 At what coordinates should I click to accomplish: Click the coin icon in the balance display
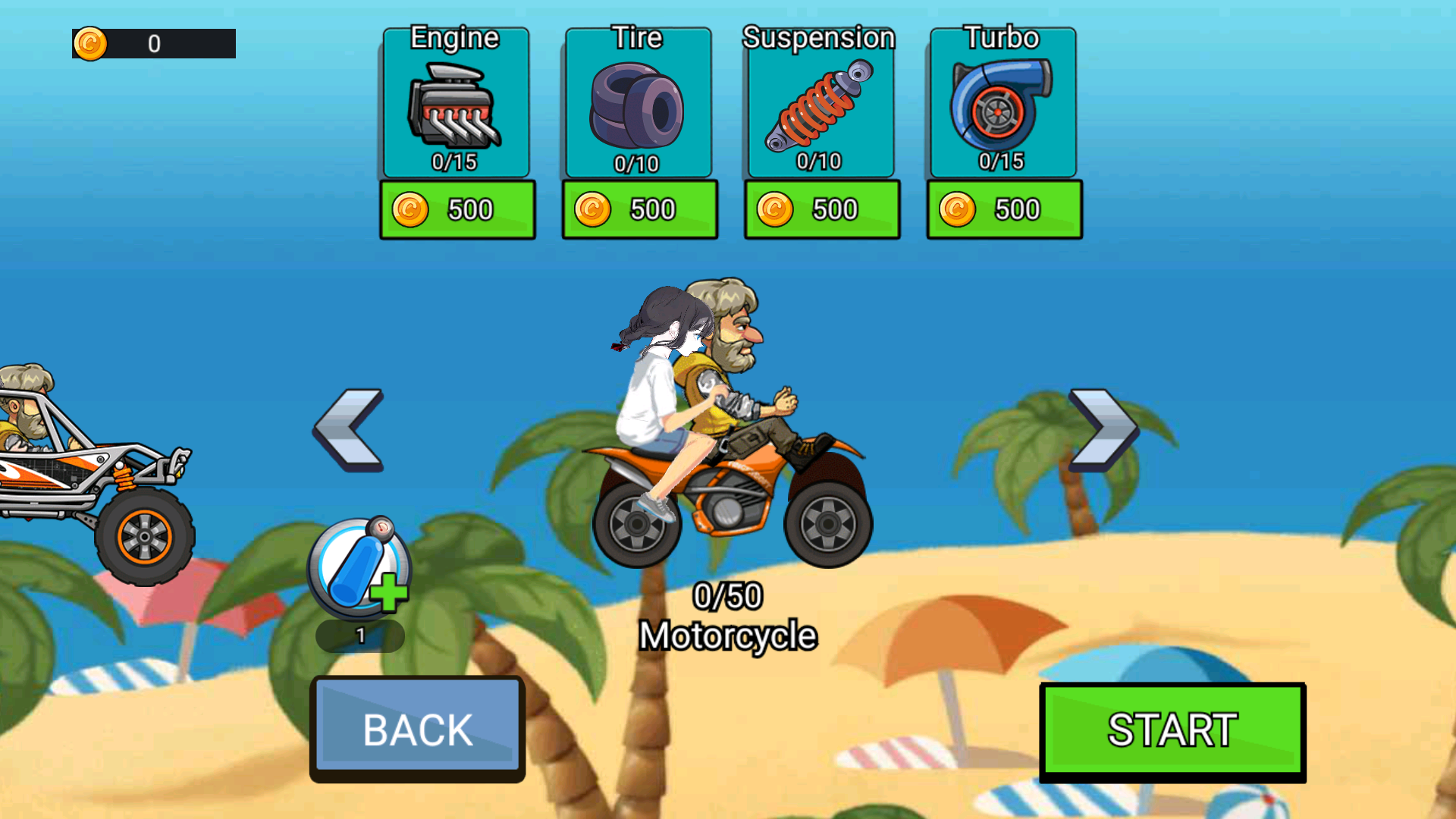click(x=91, y=43)
